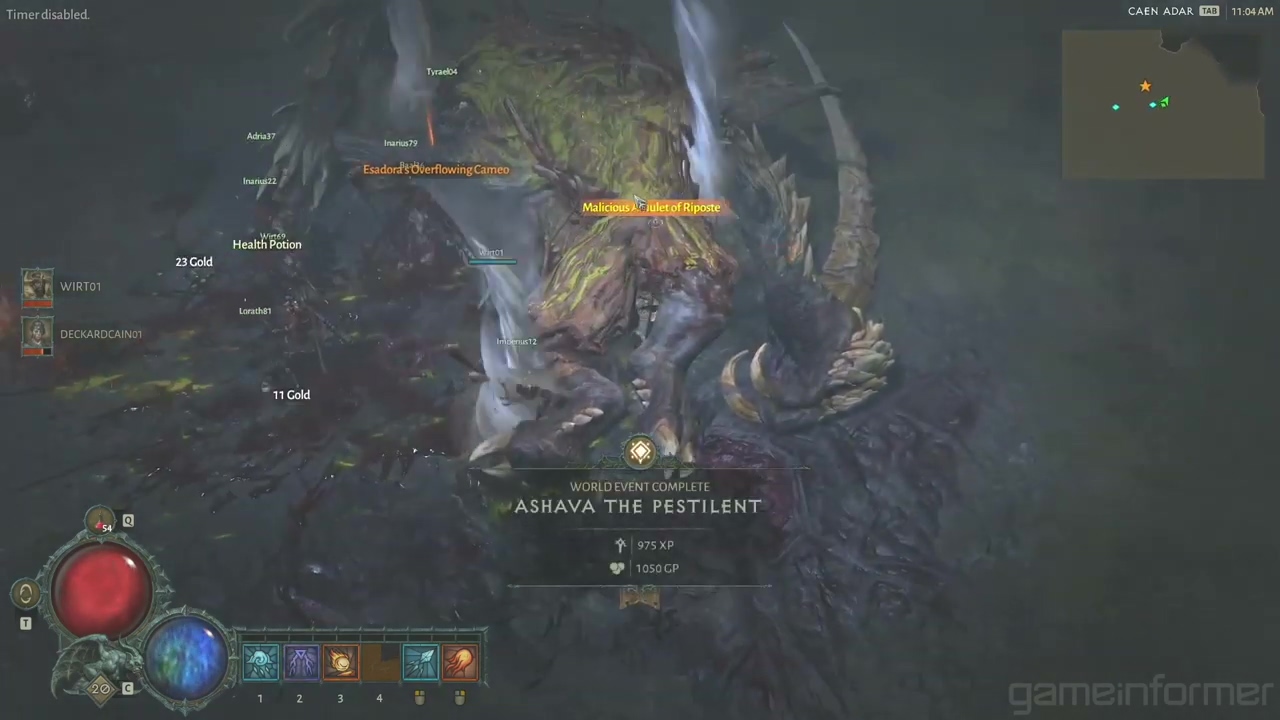Viewport: 1280px width, 720px height.
Task: Click the level 20 character diamond badge
Action: (x=100, y=689)
